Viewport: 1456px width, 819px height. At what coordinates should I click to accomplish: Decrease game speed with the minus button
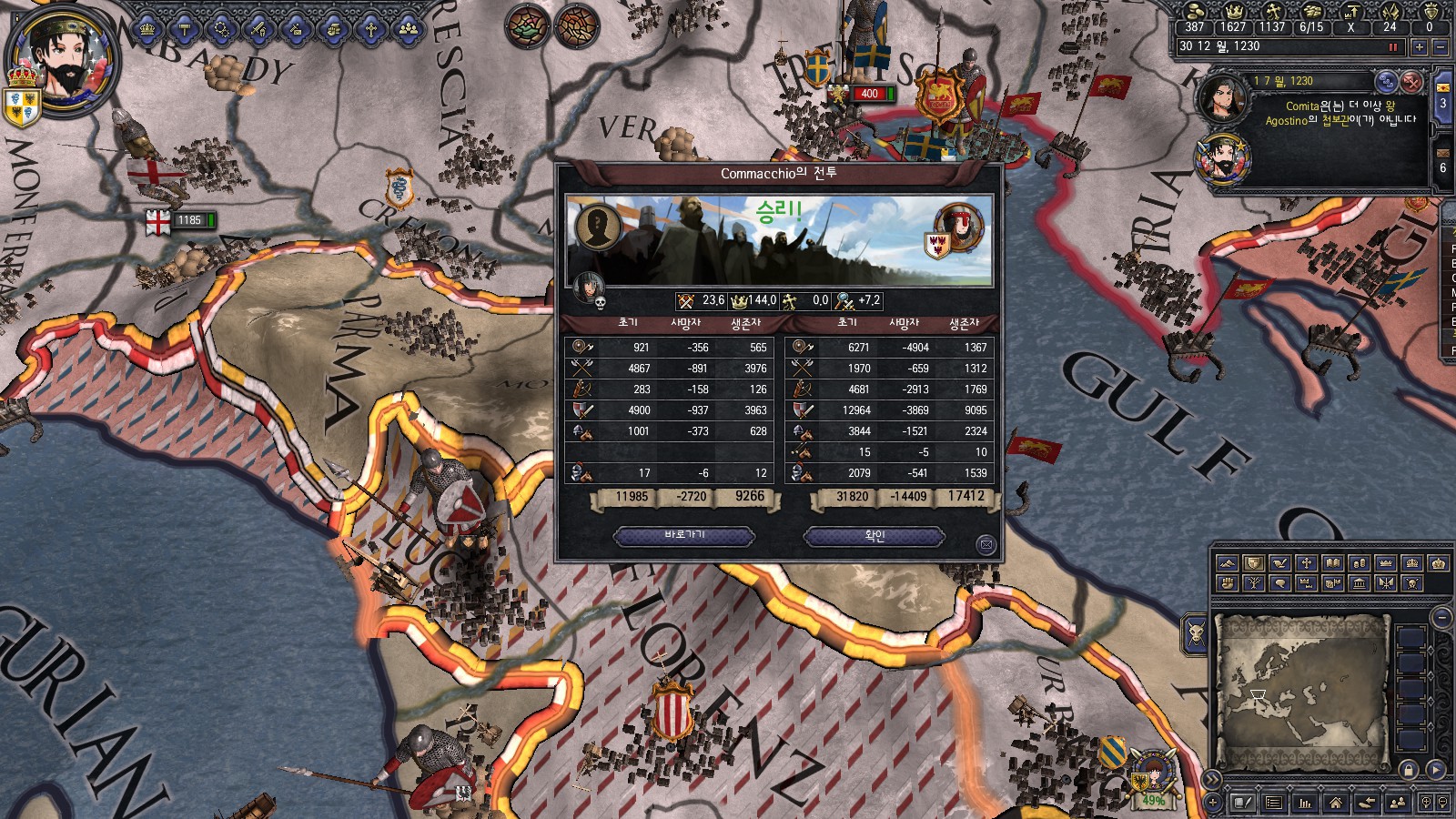tap(1440, 46)
